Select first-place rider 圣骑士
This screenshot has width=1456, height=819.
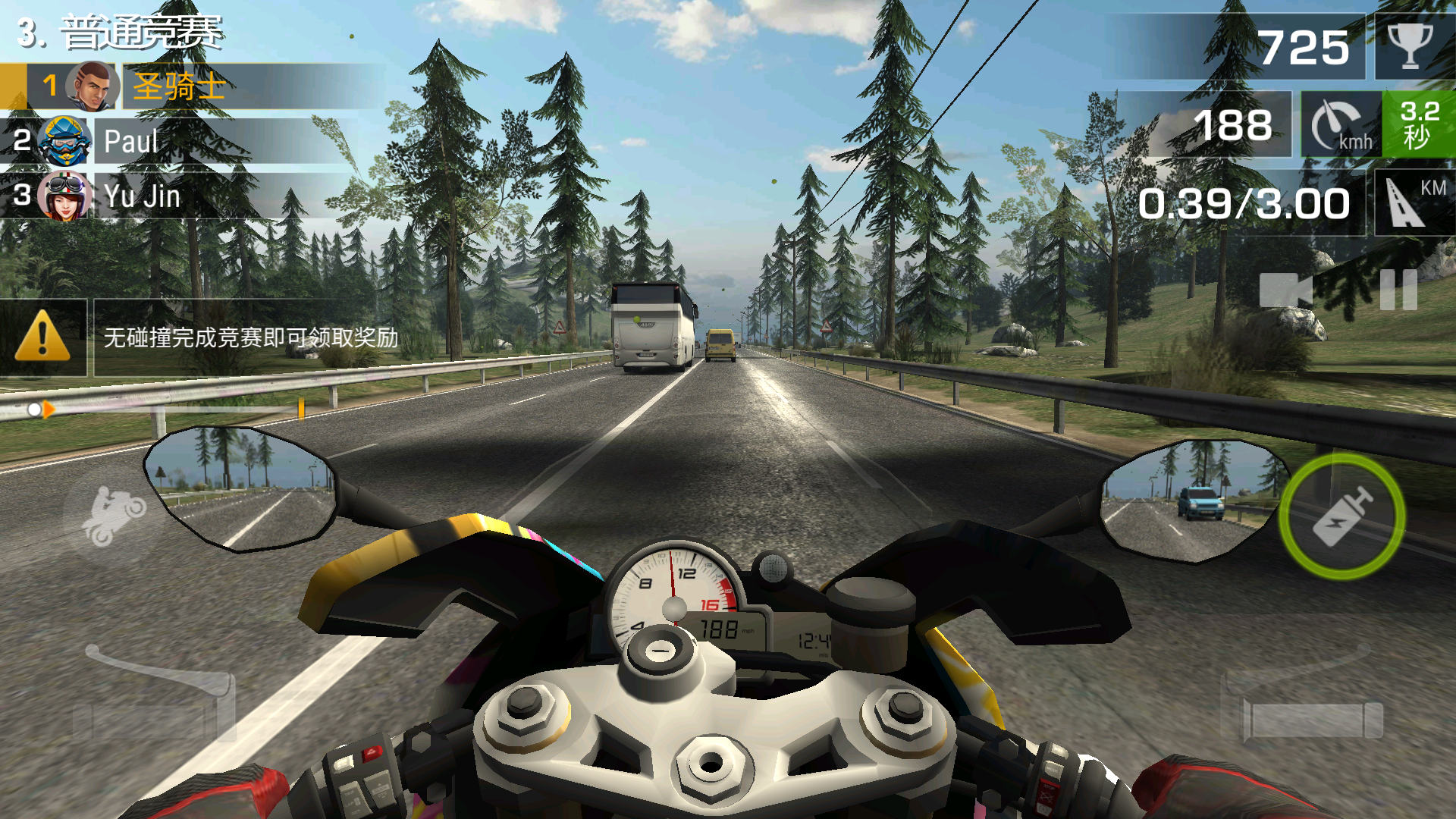pos(179,86)
